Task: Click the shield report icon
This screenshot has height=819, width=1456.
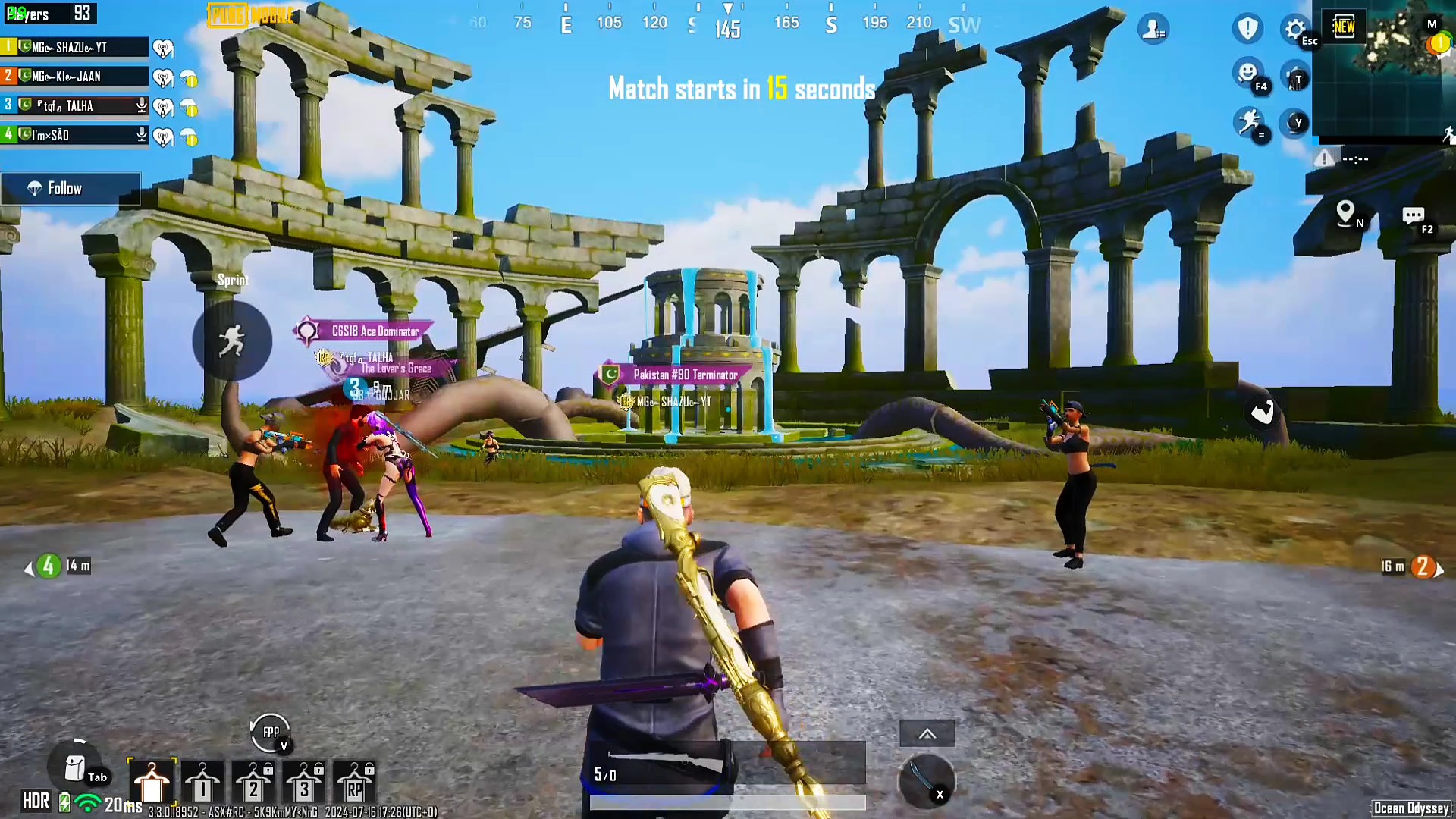Action: point(1247,29)
